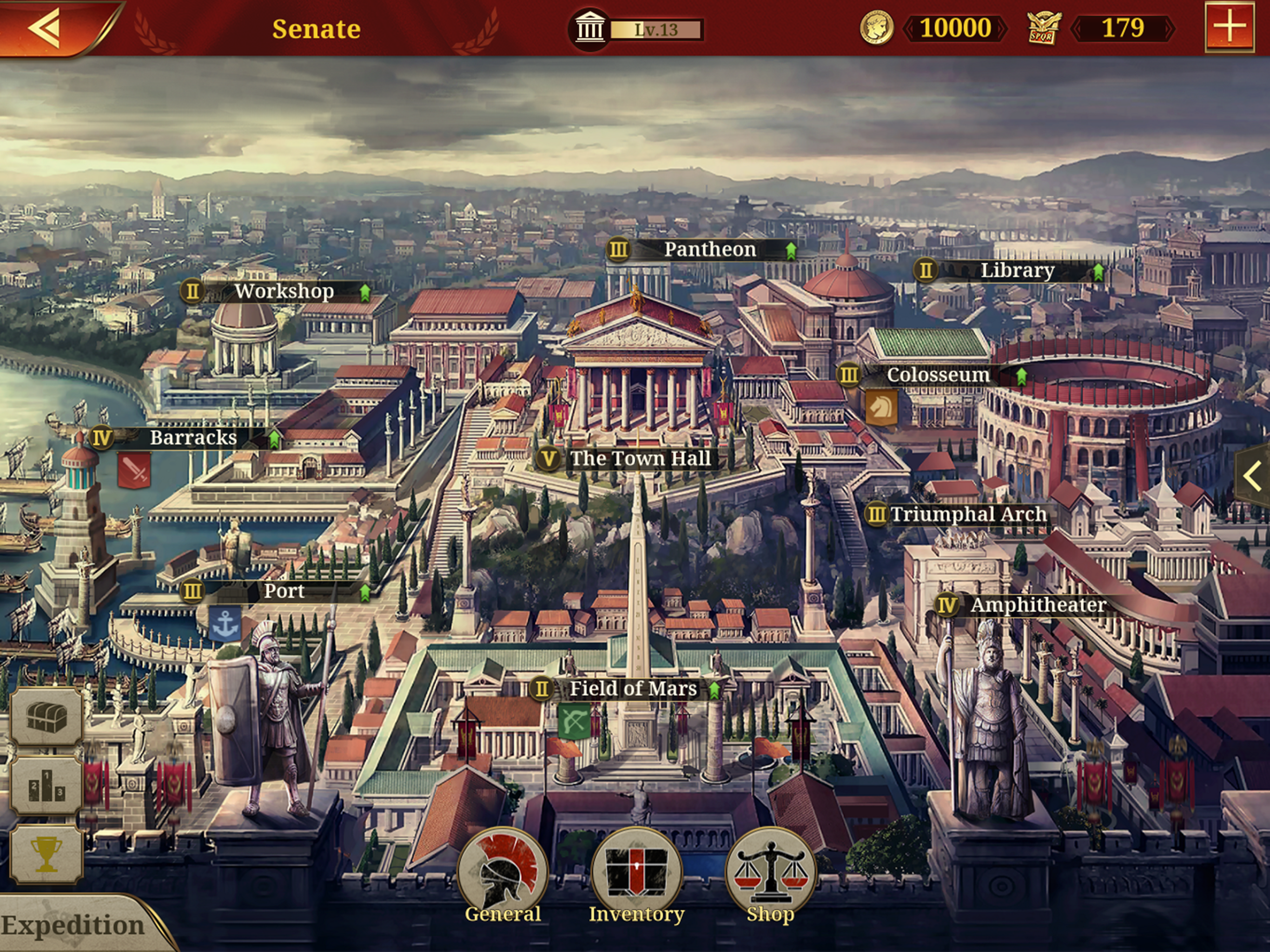The image size is (1270, 952).
Task: Visit the Shop
Action: [770, 876]
